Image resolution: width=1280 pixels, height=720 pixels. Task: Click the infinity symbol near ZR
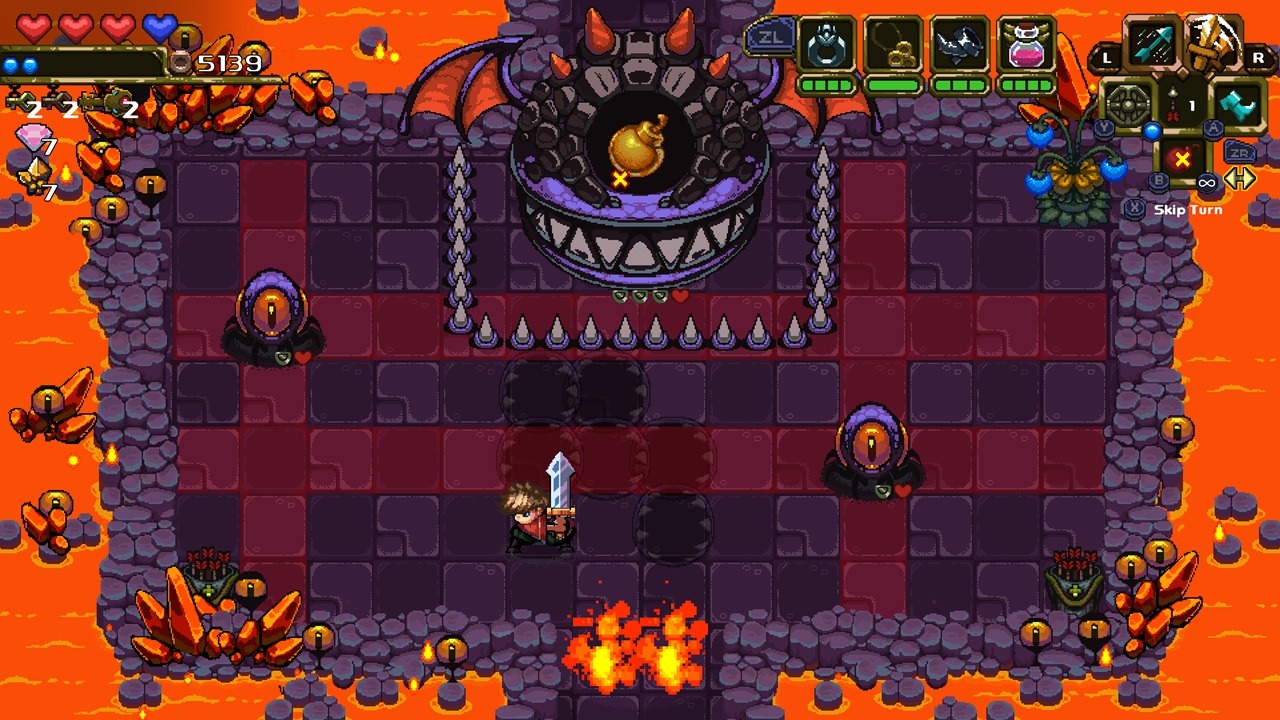[1208, 183]
